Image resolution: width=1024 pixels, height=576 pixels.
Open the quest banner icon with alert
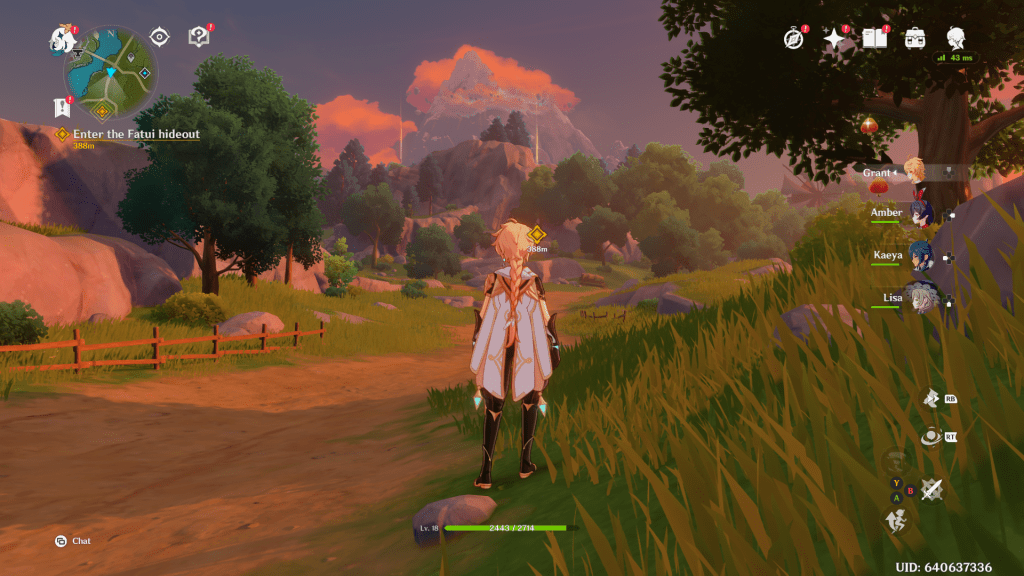(60, 107)
